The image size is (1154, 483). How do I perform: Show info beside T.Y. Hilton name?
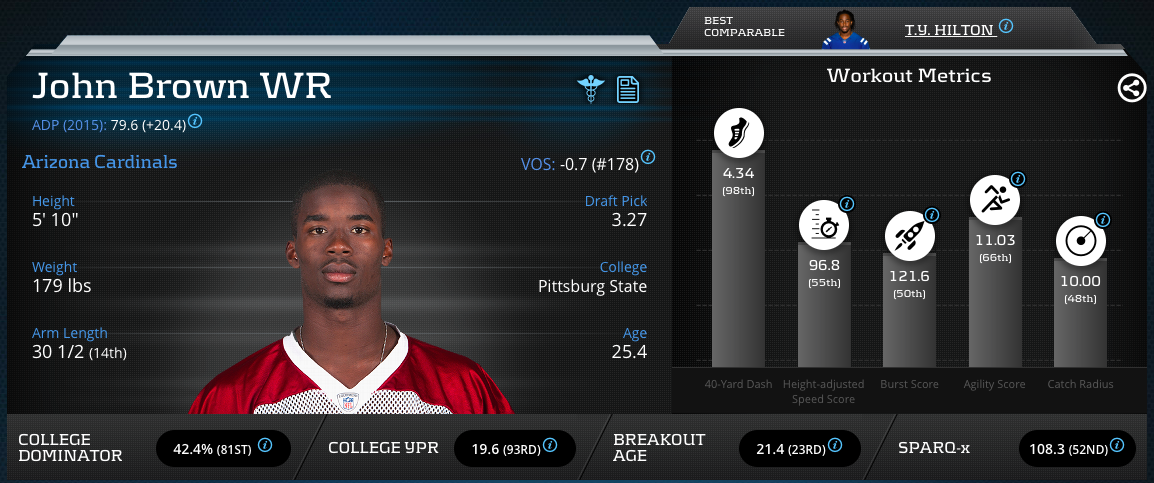click(1006, 26)
